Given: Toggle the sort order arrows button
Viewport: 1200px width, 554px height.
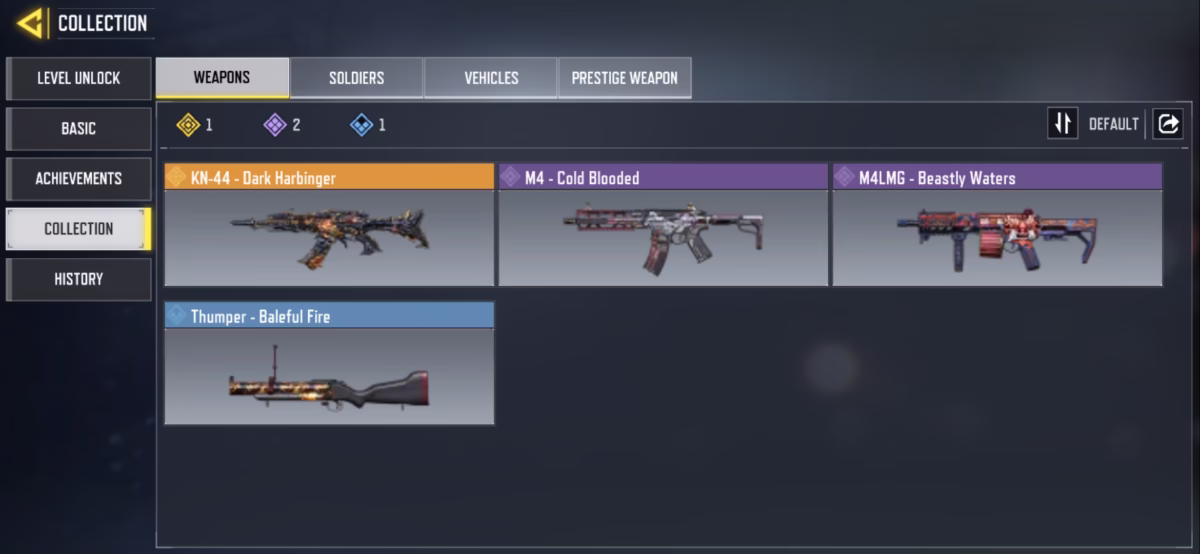Looking at the screenshot, I should pos(1062,124).
